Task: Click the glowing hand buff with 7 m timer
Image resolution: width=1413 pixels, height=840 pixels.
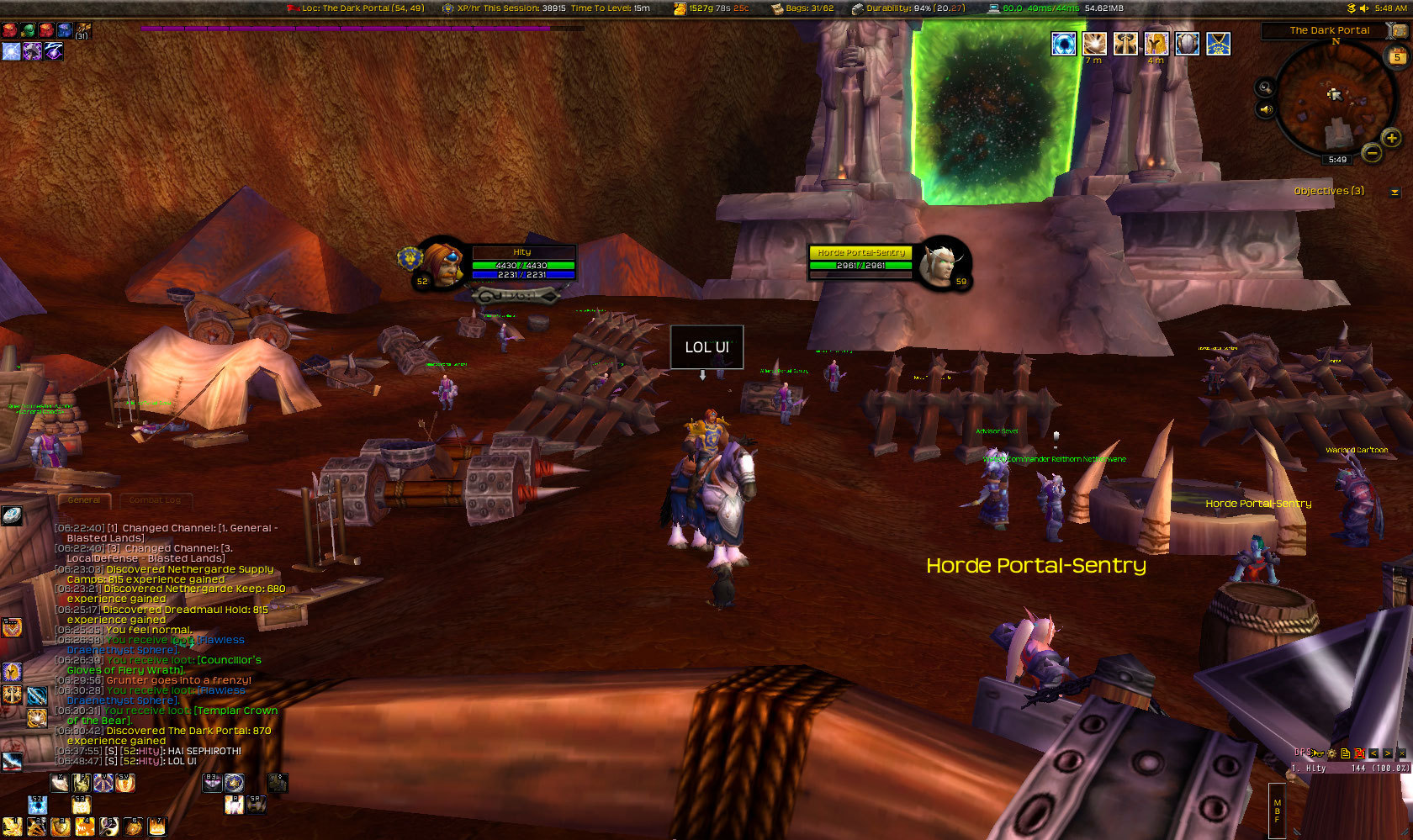Action: pos(1094,44)
